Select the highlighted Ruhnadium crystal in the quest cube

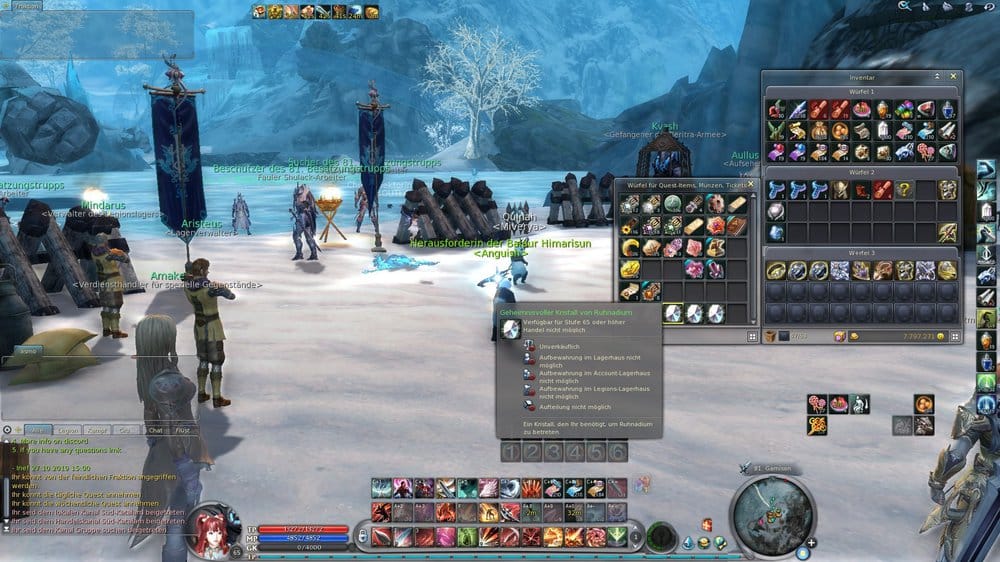[672, 313]
